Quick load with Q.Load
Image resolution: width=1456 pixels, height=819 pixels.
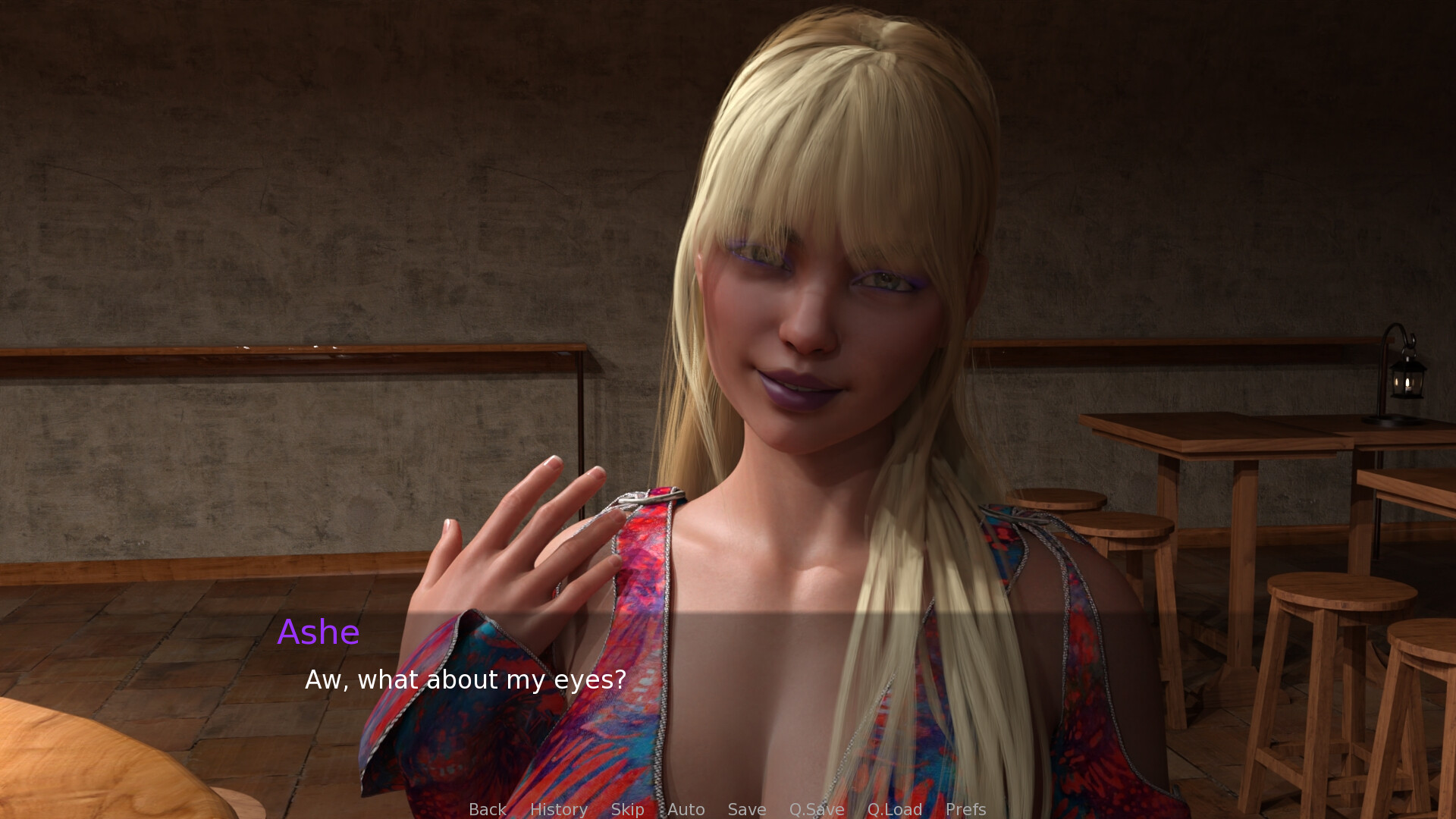point(894,809)
